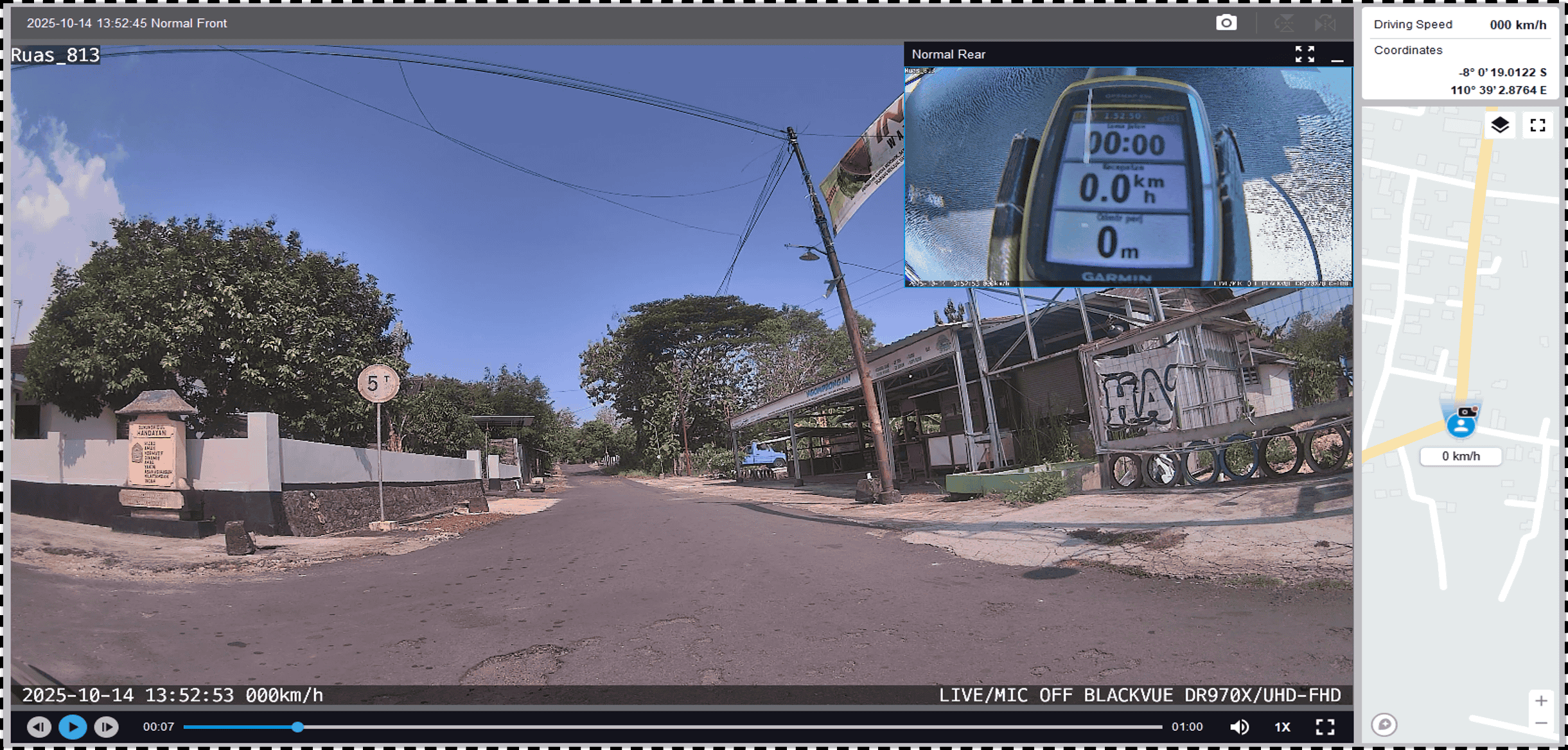Screen dimensions: 1568x750
Task: Enter fullscreen for the video player
Action: coord(1325,727)
